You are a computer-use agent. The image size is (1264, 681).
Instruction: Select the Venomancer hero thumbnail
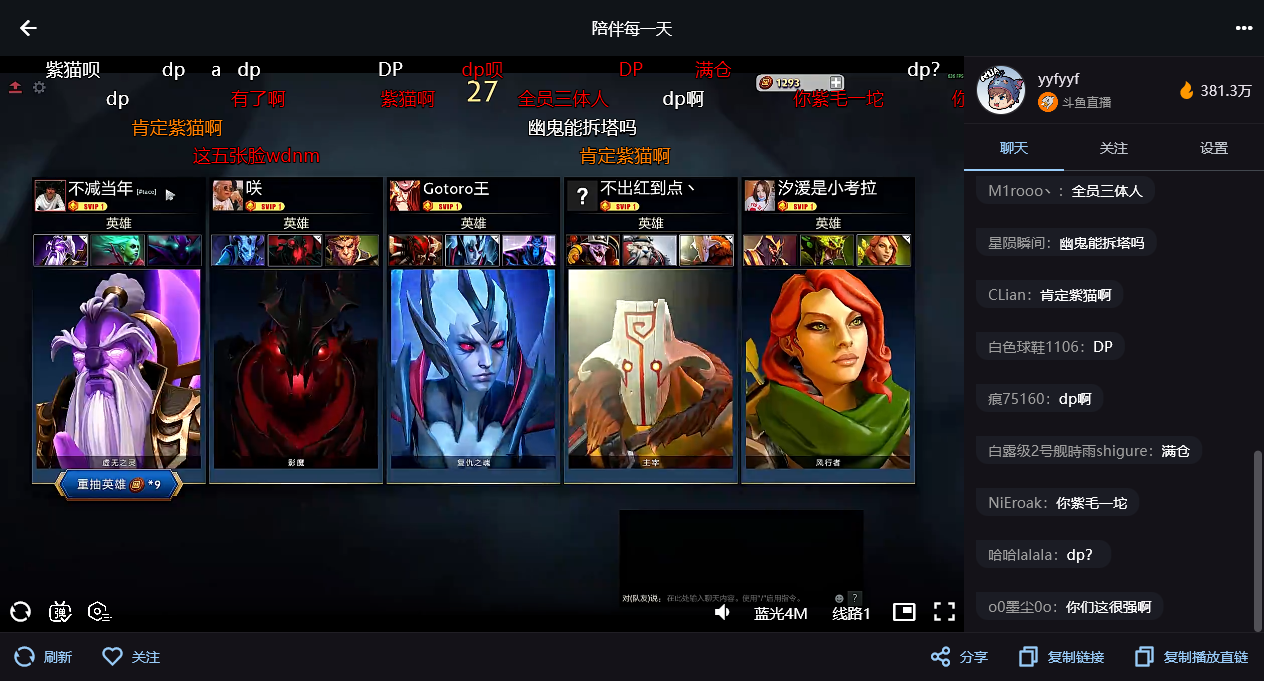[x=827, y=250]
